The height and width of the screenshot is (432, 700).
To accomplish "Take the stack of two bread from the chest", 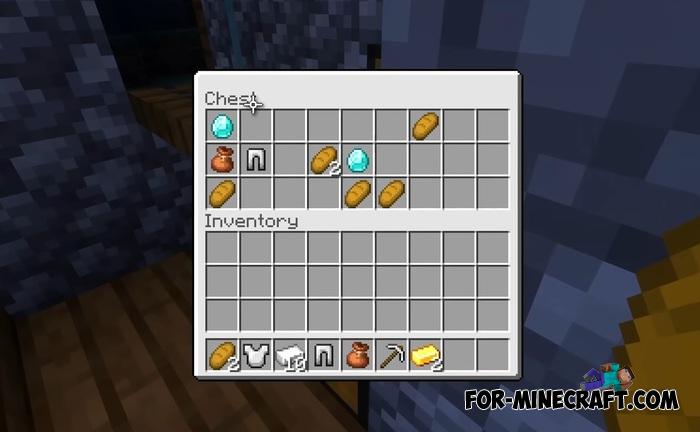I will coord(323,159).
